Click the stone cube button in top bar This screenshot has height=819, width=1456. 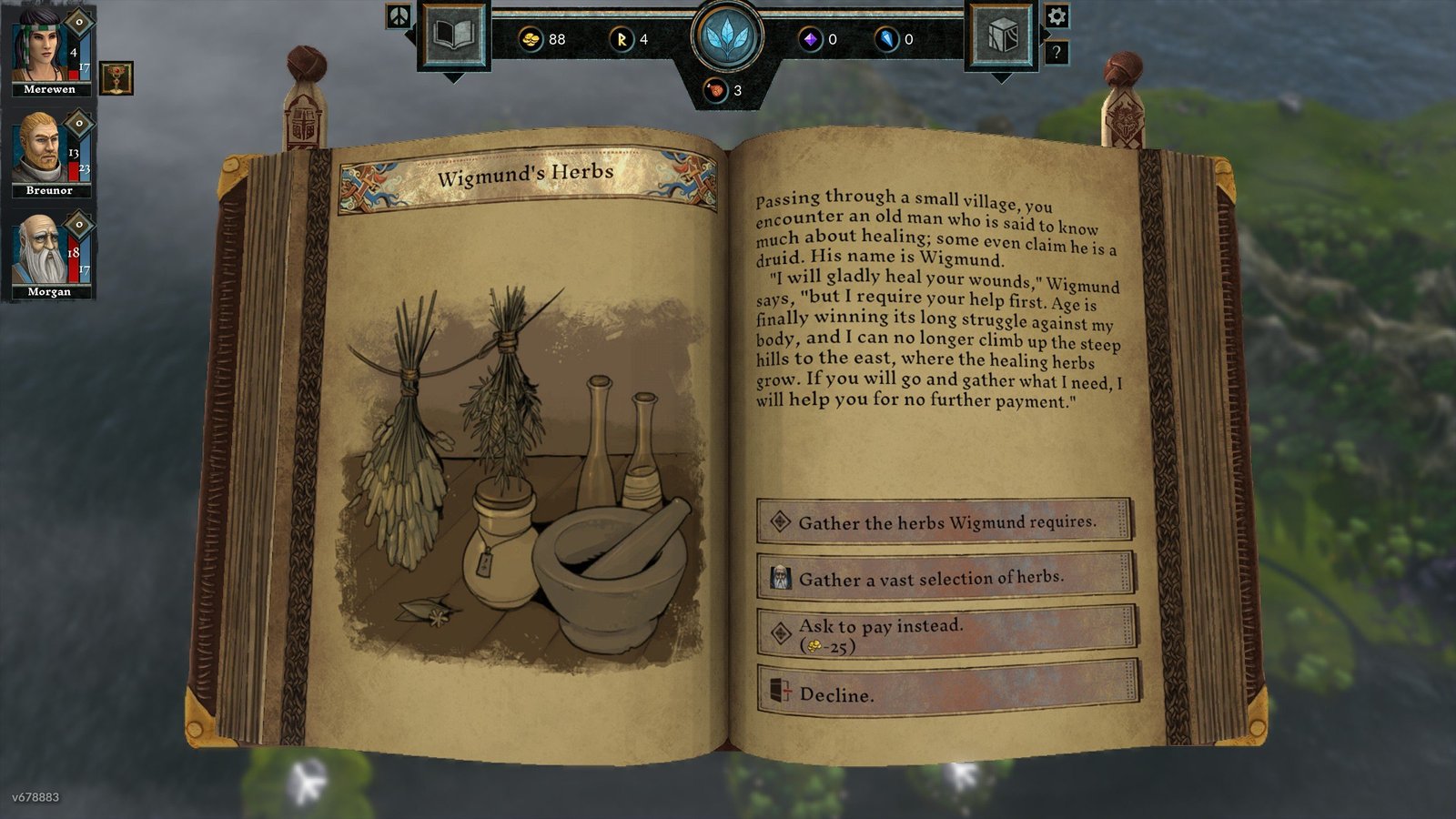(x=1001, y=36)
